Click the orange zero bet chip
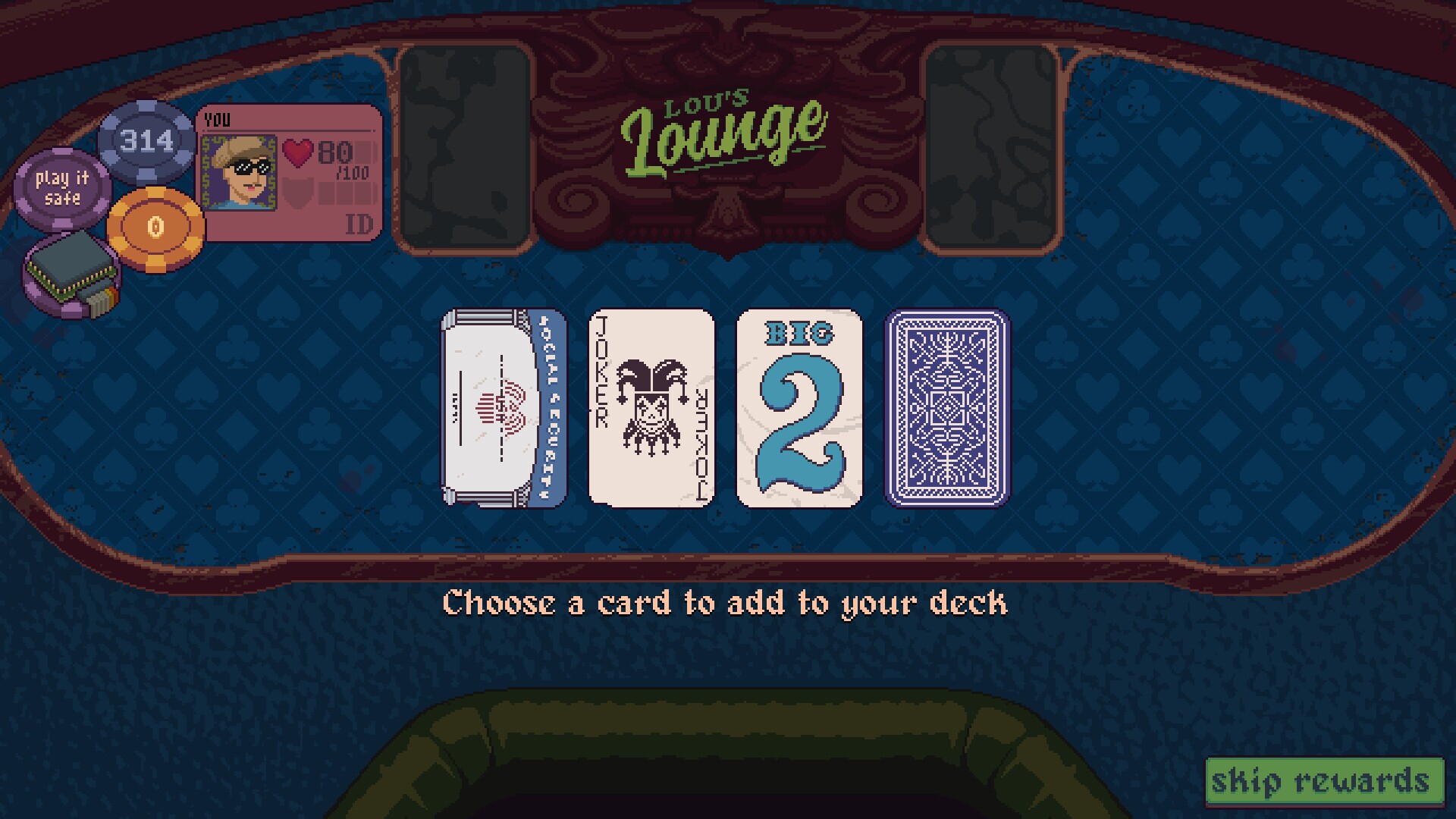The width and height of the screenshot is (1456, 819). [156, 224]
